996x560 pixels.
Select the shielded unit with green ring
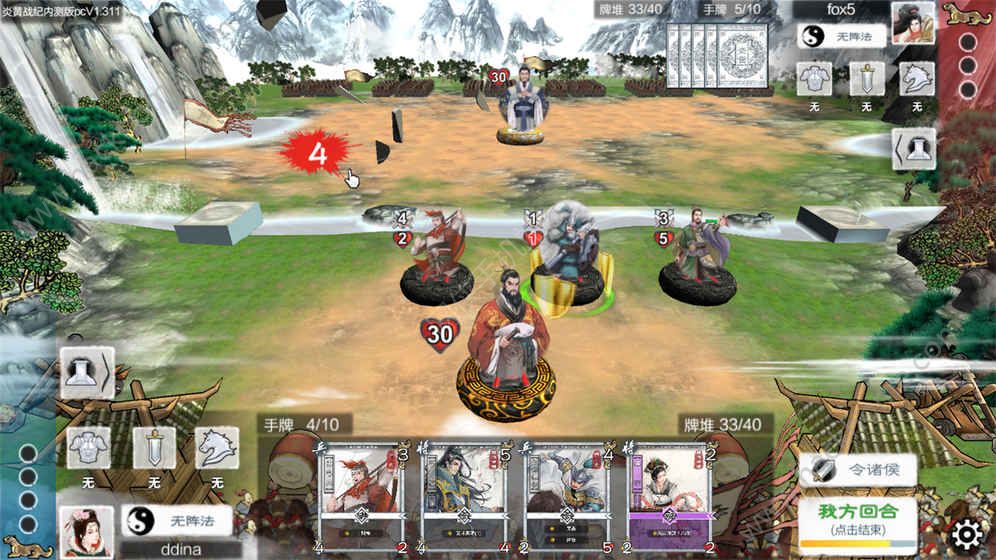[x=566, y=262]
